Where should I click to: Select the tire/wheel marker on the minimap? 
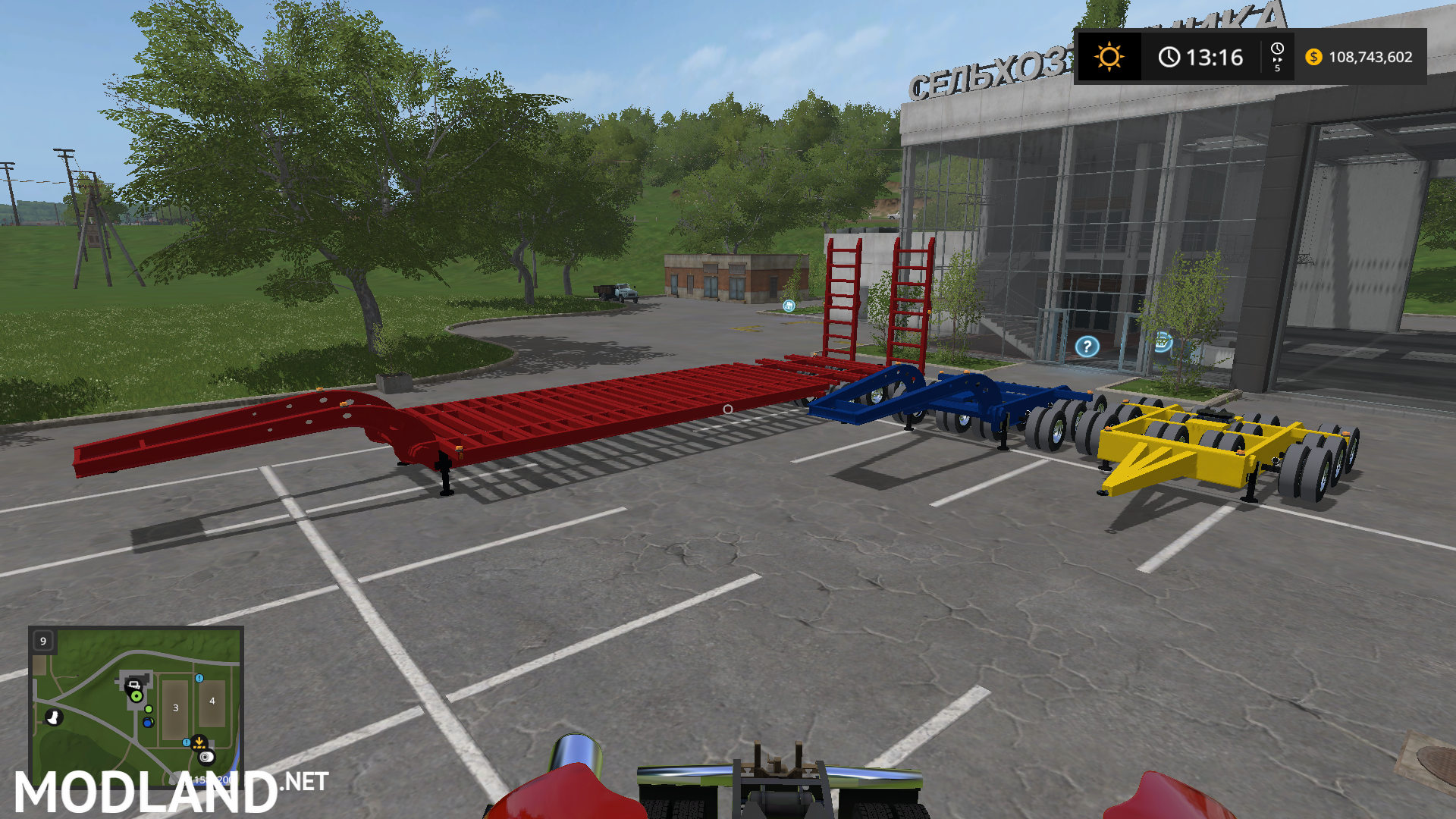click(205, 758)
